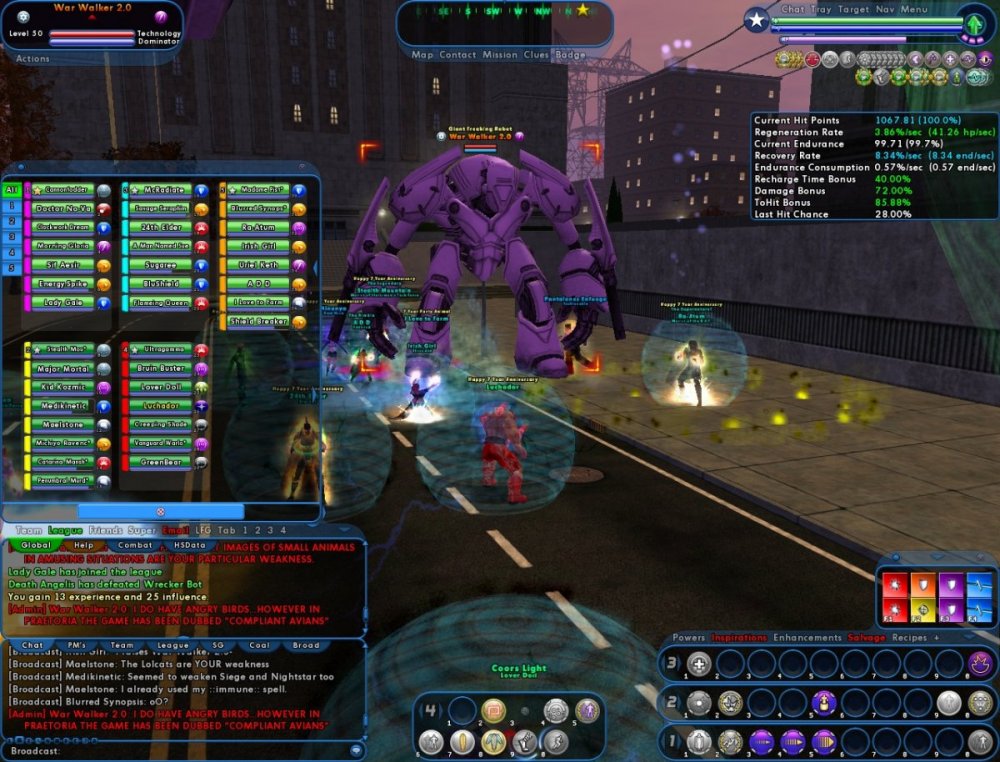Switch to the Broad chat tab

coord(306,645)
